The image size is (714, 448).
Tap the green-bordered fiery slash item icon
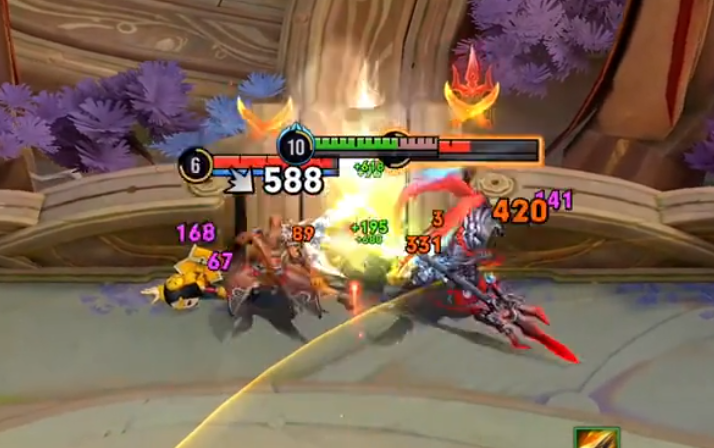click(597, 438)
